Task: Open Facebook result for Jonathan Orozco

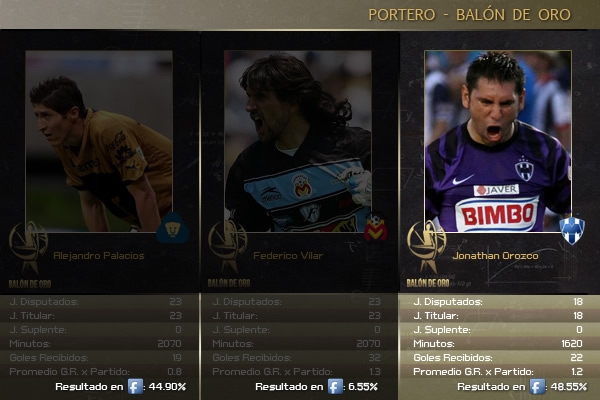Action: coord(537,387)
